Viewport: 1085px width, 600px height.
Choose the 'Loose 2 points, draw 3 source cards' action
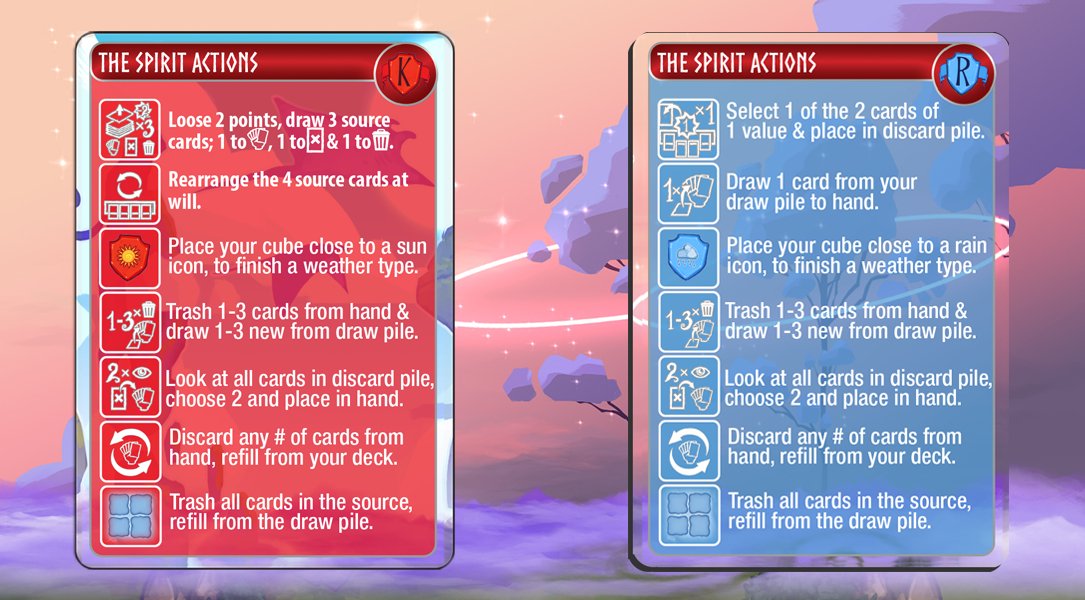pos(131,129)
